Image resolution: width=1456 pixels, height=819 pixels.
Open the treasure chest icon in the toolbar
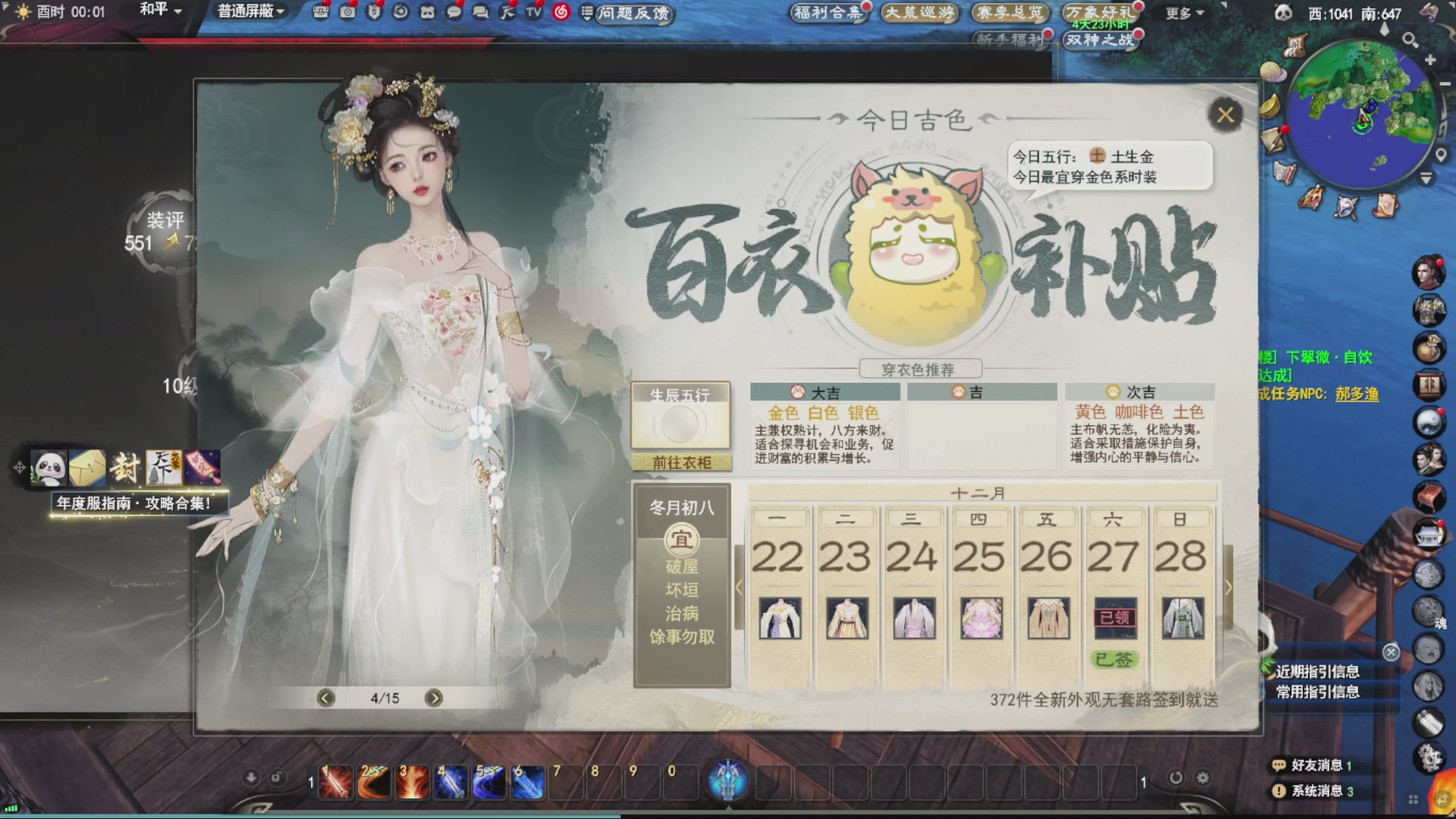pyautogui.click(x=321, y=12)
